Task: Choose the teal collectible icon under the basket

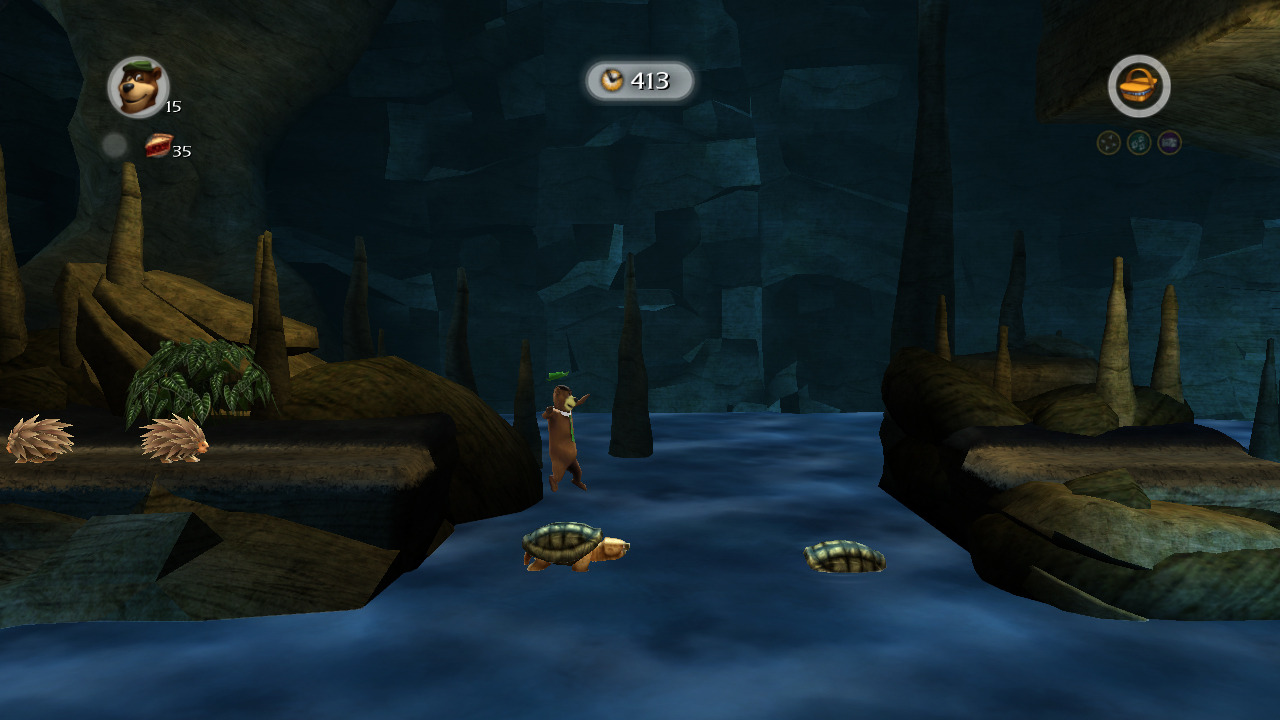Action: point(1139,143)
